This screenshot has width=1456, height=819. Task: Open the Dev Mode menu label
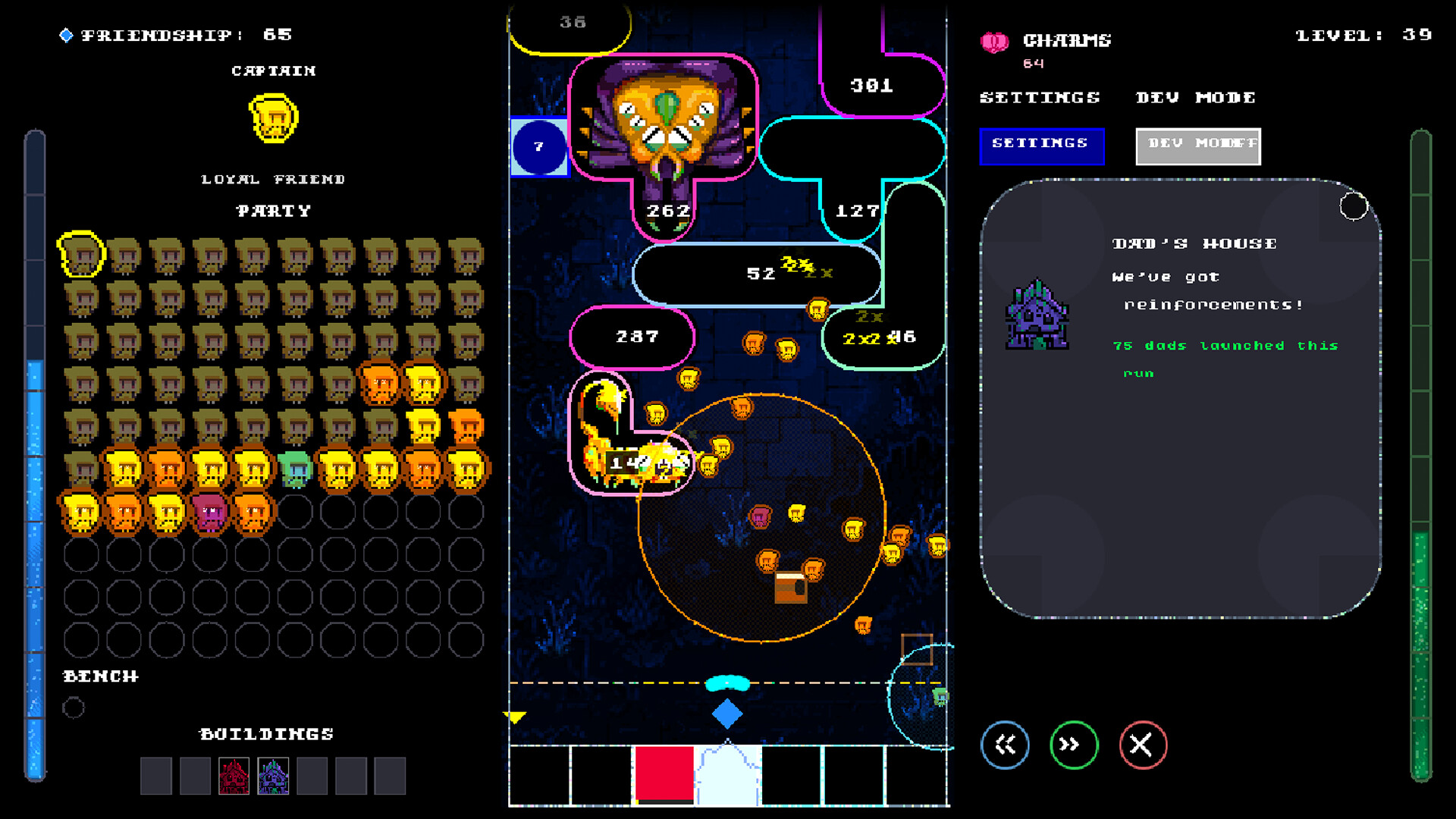[1196, 97]
